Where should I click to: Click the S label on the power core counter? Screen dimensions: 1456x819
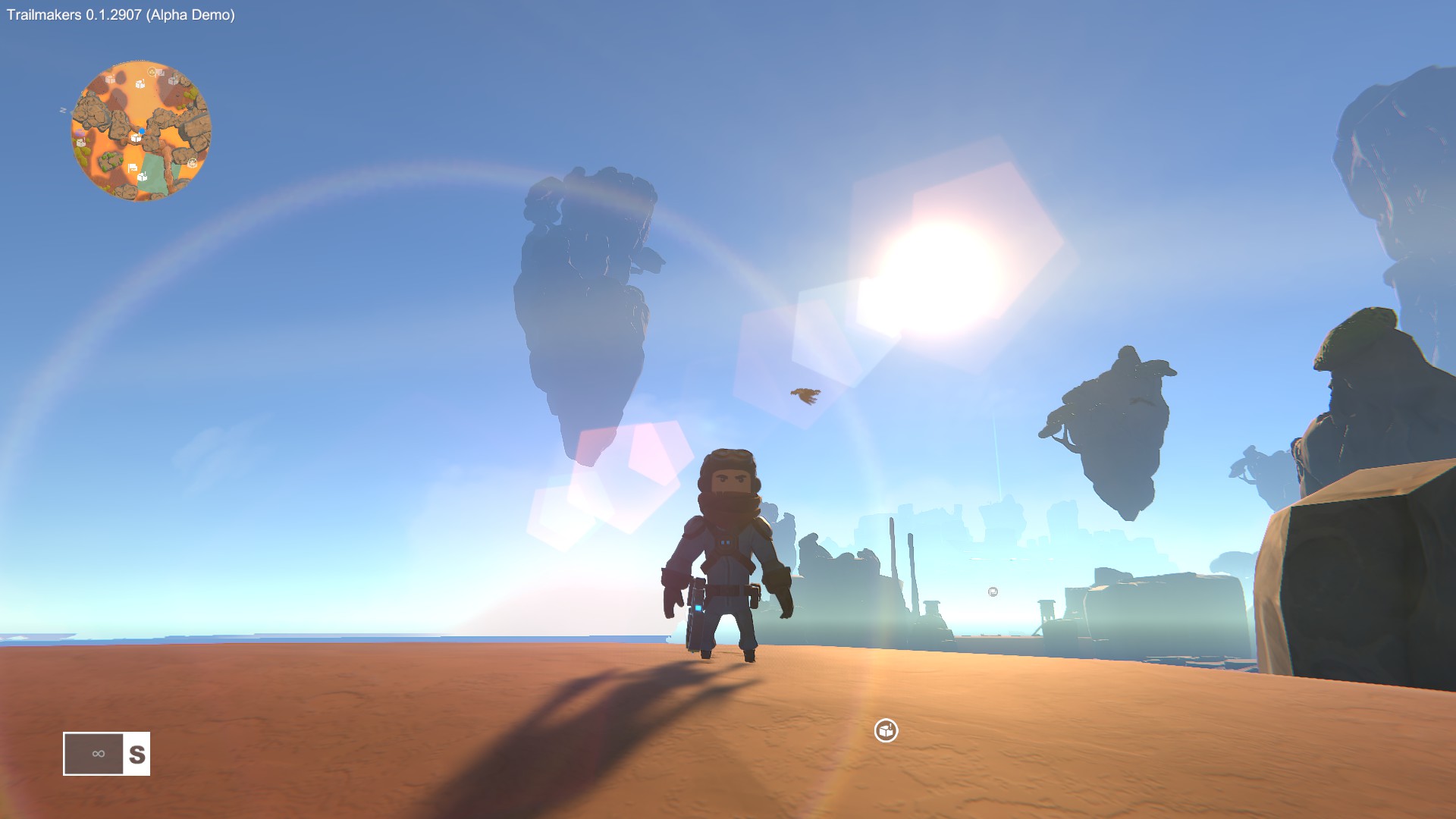137,754
